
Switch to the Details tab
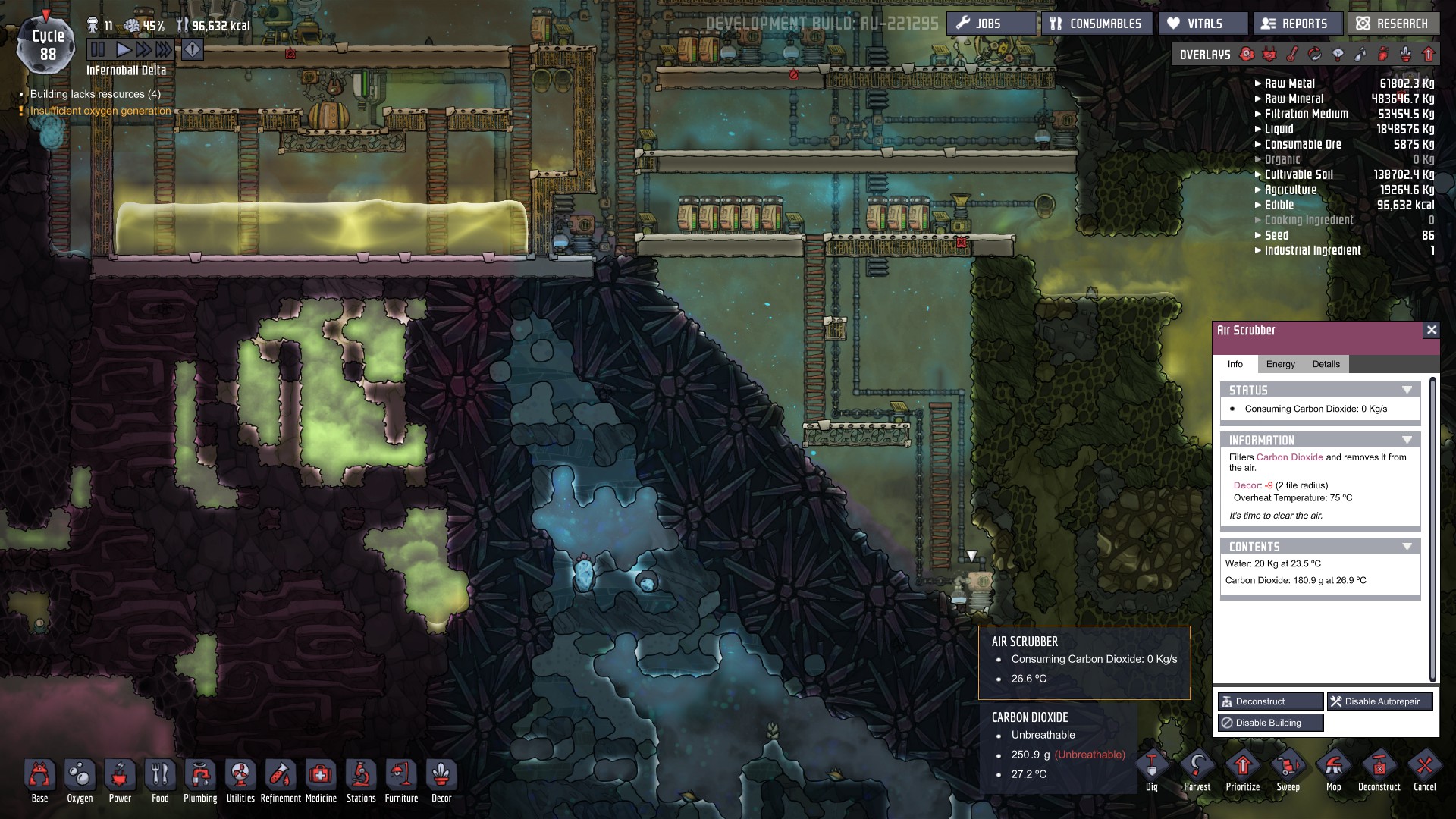[1326, 364]
